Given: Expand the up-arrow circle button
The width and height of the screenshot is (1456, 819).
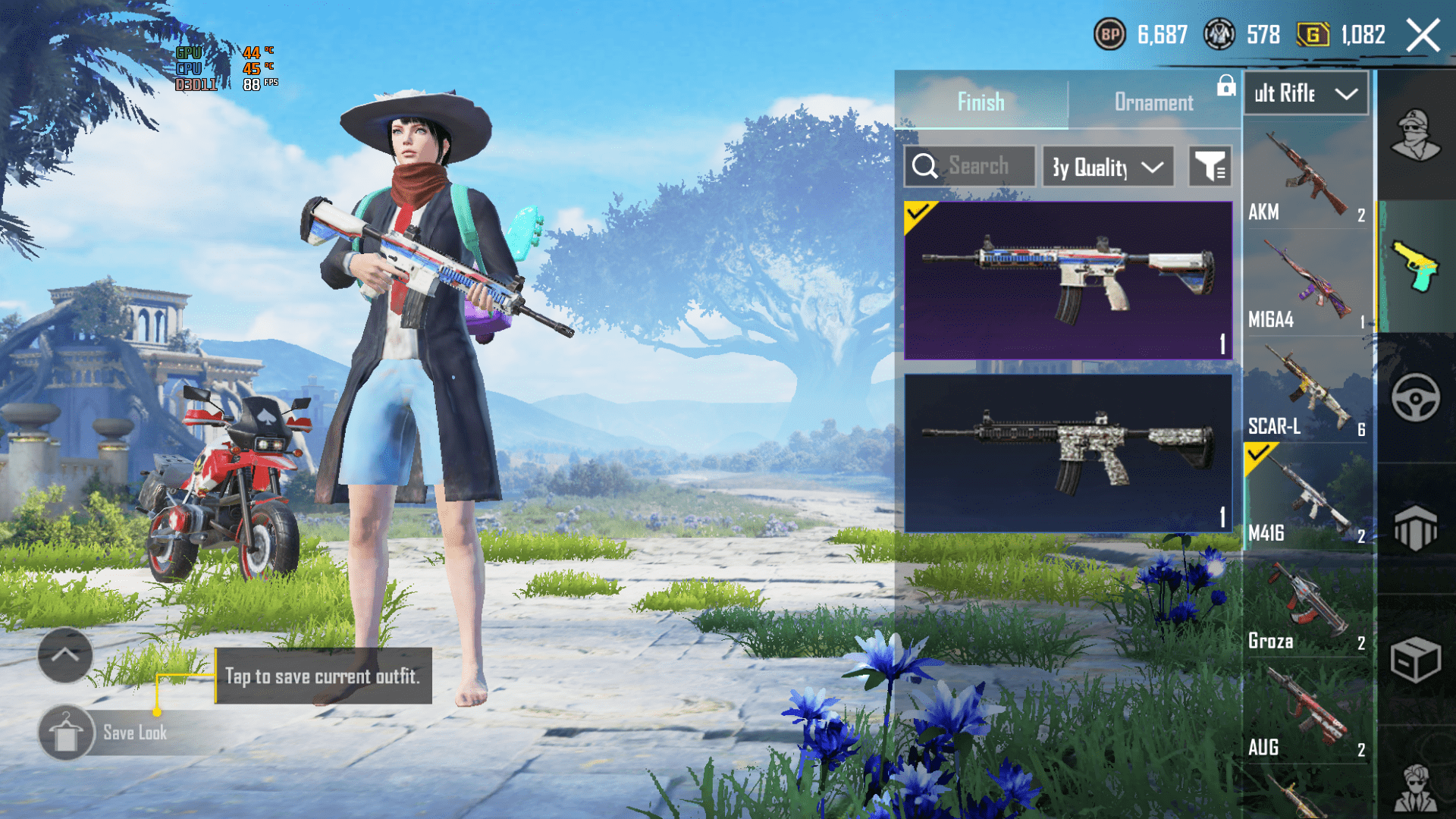Looking at the screenshot, I should point(65,655).
